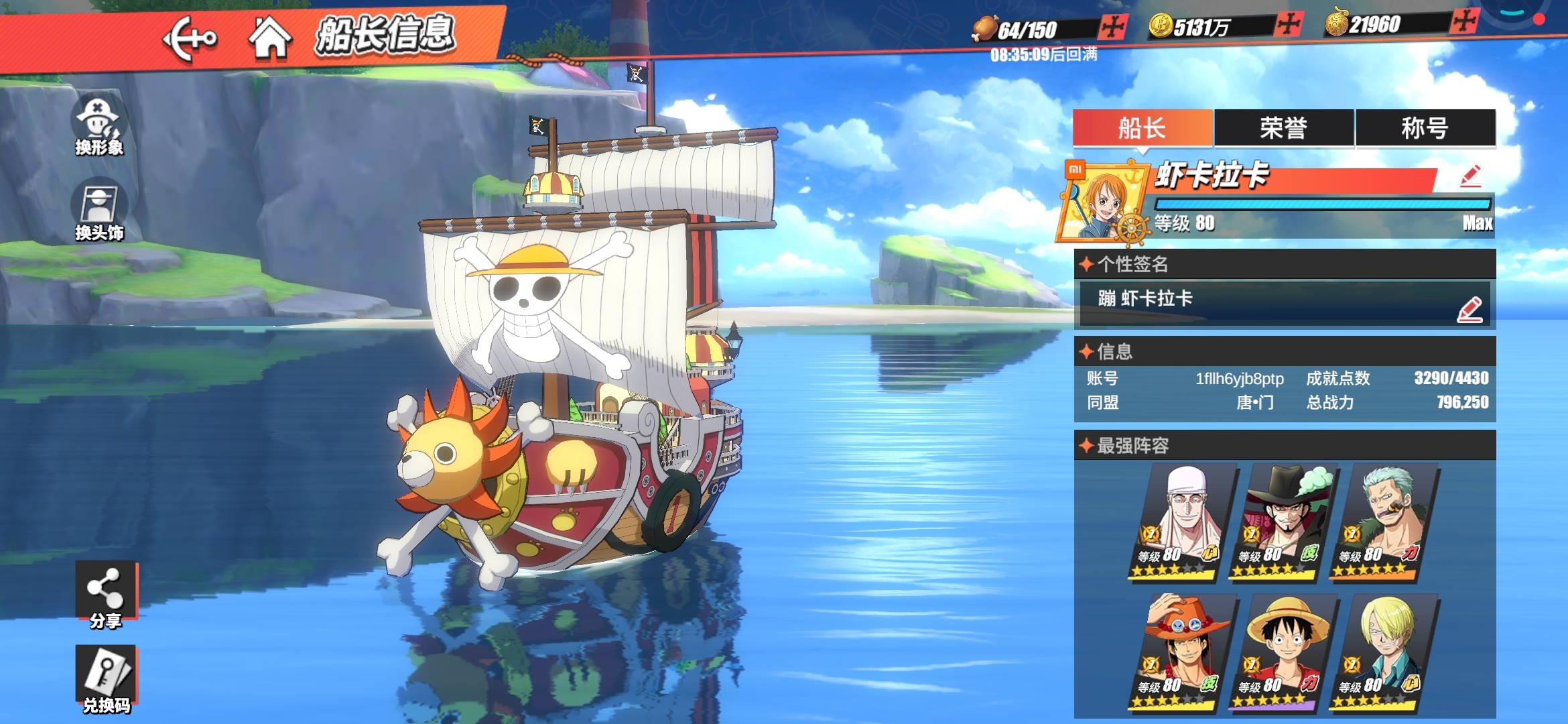Add more gold pouch currency
Image resolution: width=1568 pixels, height=724 pixels.
click(1464, 21)
